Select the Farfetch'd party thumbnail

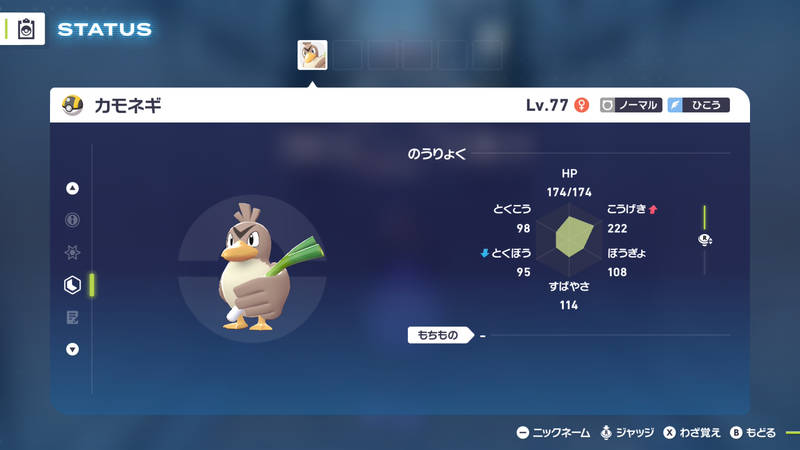pyautogui.click(x=312, y=55)
